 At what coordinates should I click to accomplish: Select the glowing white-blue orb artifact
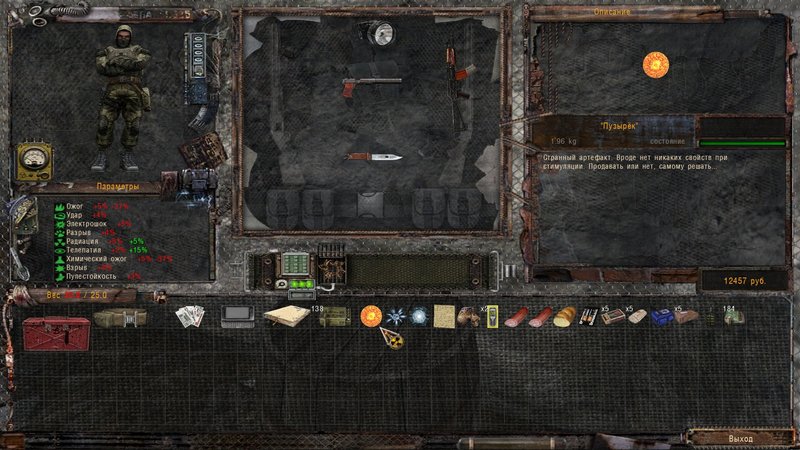tap(418, 316)
